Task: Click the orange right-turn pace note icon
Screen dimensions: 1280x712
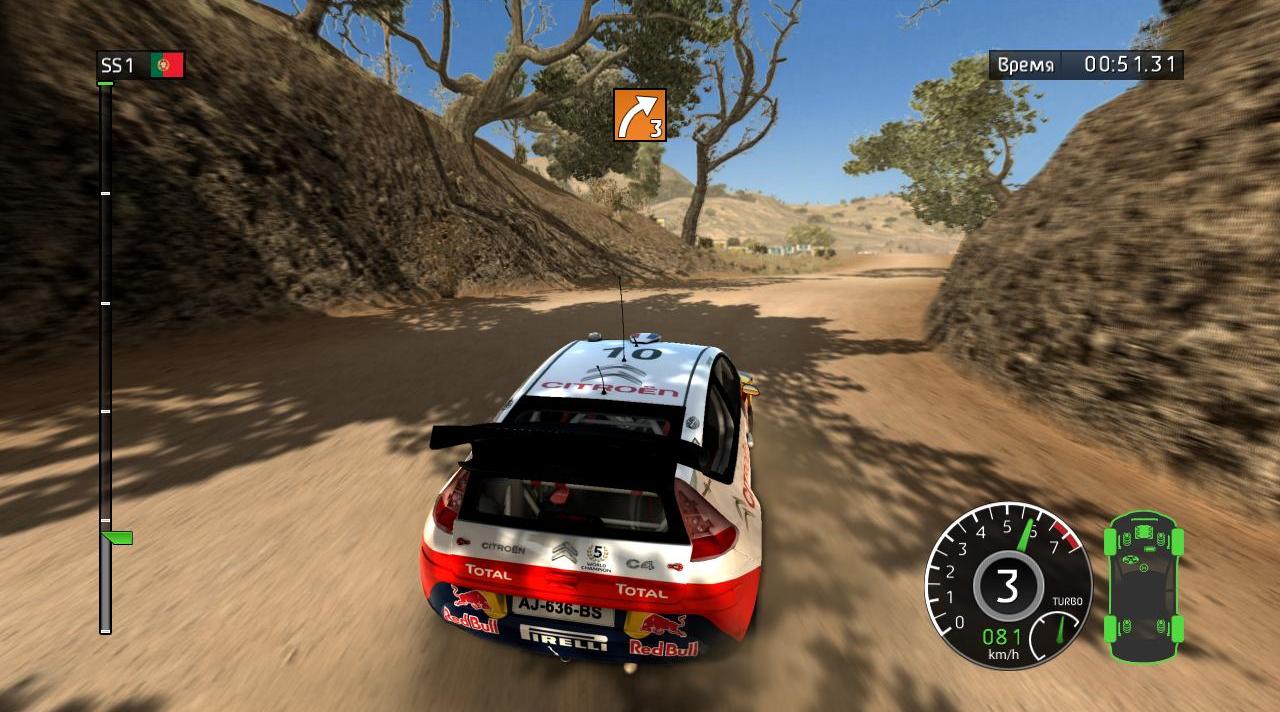Action: [x=640, y=114]
